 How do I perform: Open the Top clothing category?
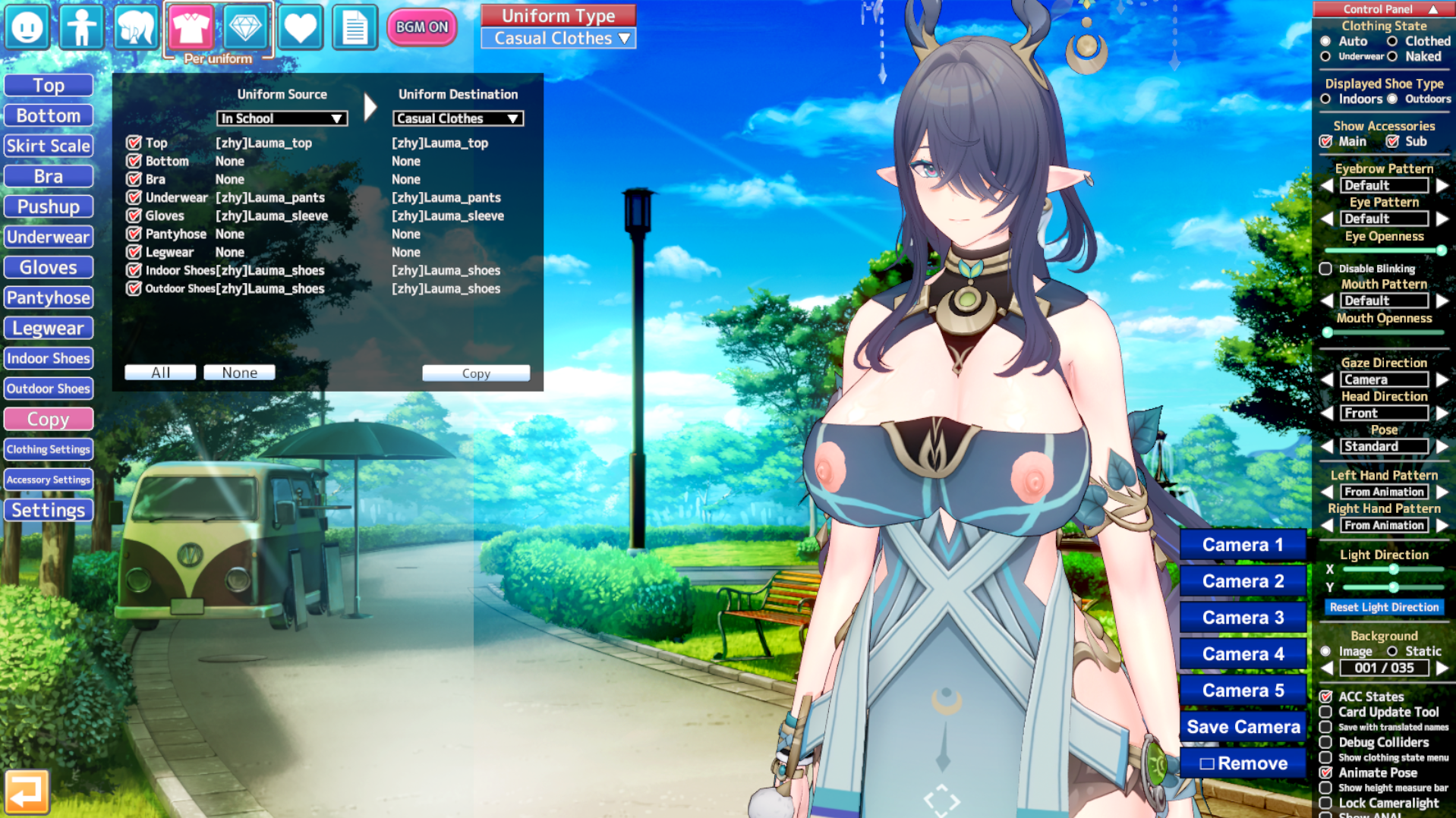[49, 85]
